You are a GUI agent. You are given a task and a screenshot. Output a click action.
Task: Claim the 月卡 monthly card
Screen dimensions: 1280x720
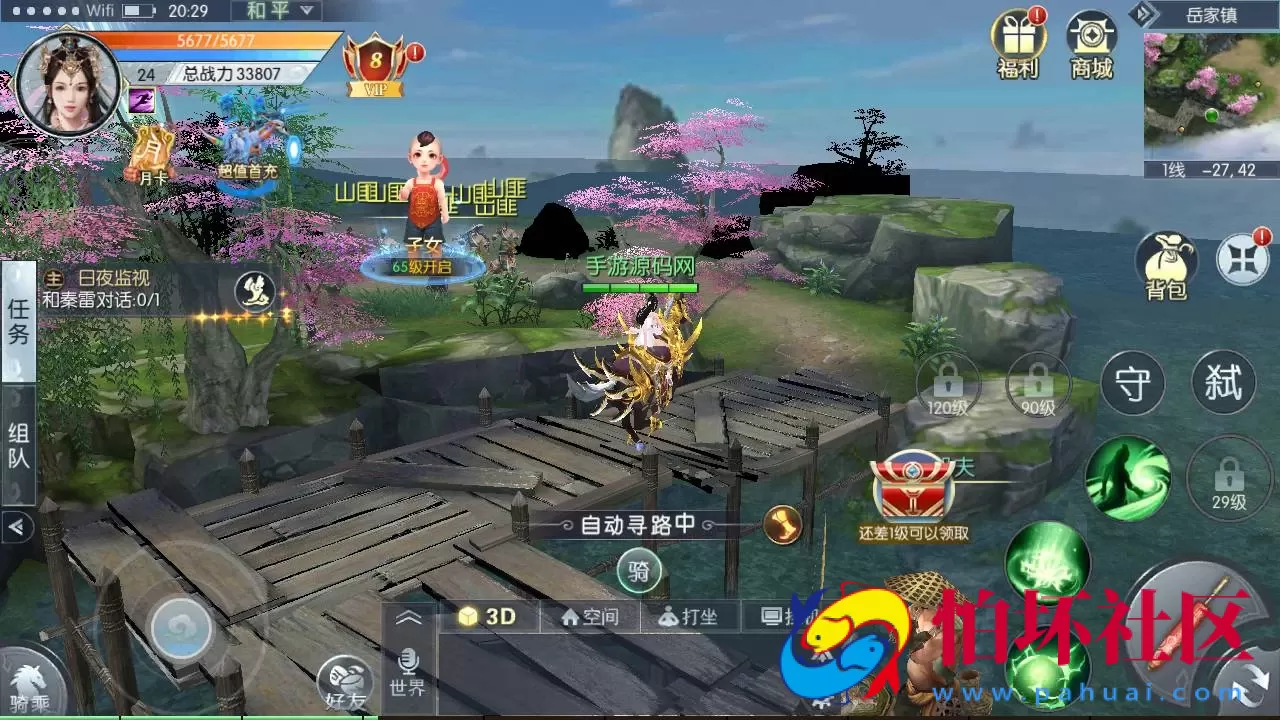tap(152, 153)
